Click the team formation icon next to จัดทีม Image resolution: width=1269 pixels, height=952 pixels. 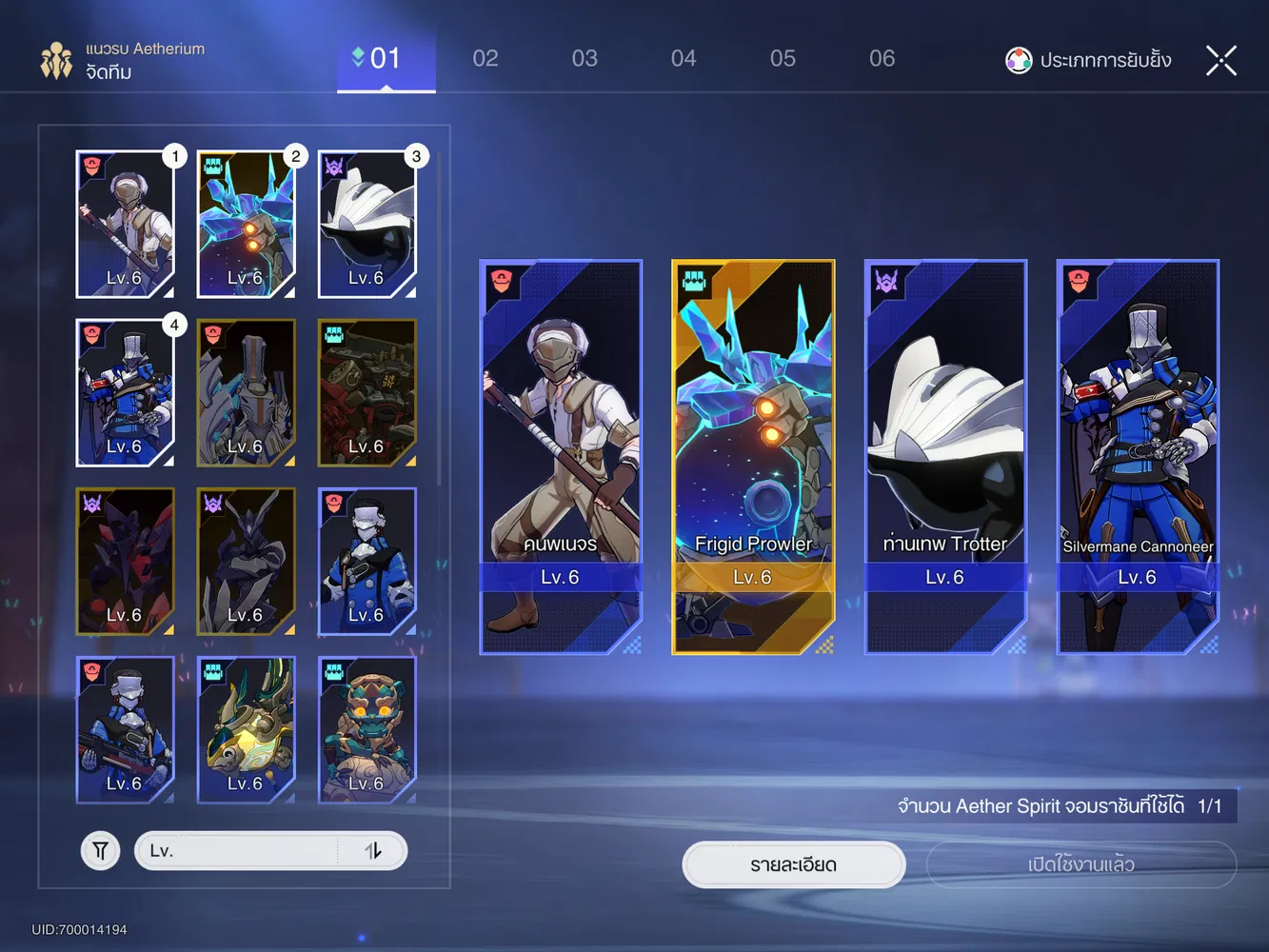pyautogui.click(x=56, y=60)
